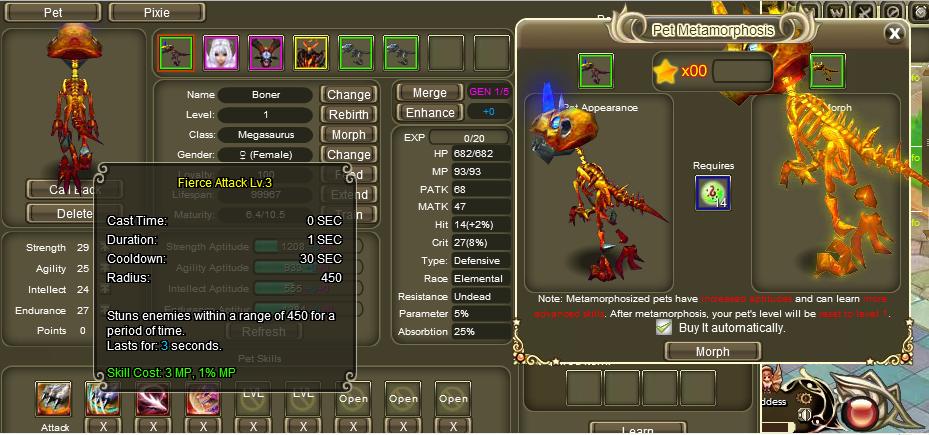
Task: Confirm Morph in the Pet Metamorphosis window
Action: (712, 351)
